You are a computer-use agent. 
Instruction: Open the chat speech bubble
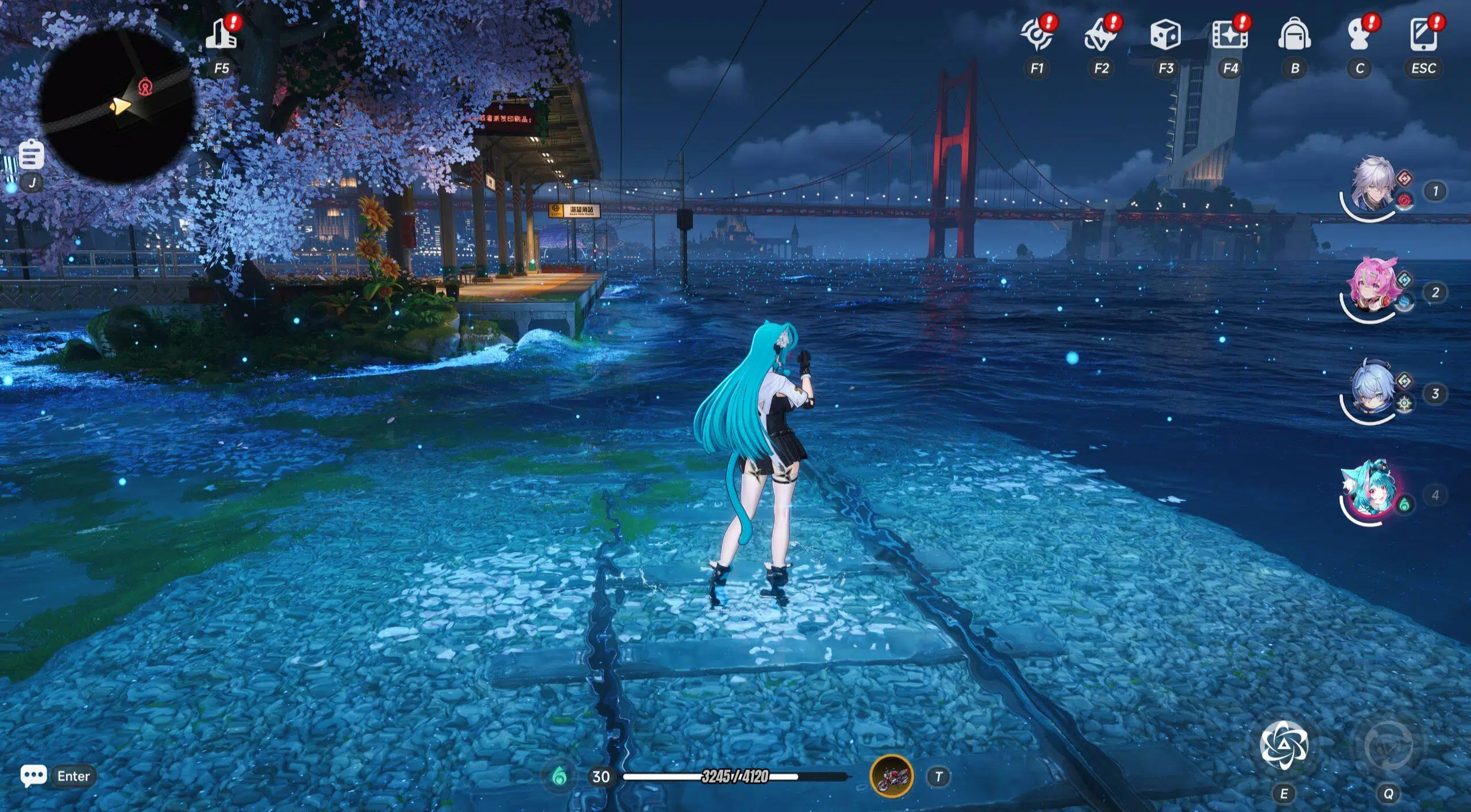coord(33,776)
